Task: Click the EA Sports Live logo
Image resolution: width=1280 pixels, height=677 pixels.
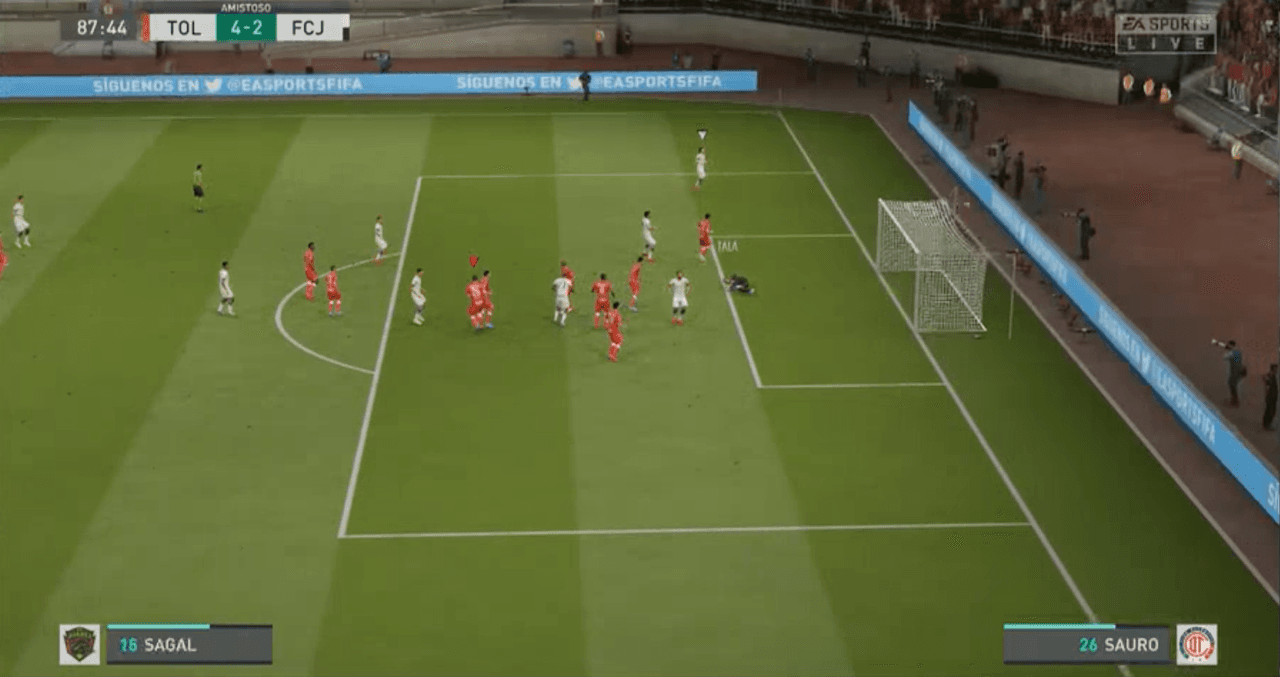Action: click(x=1165, y=33)
